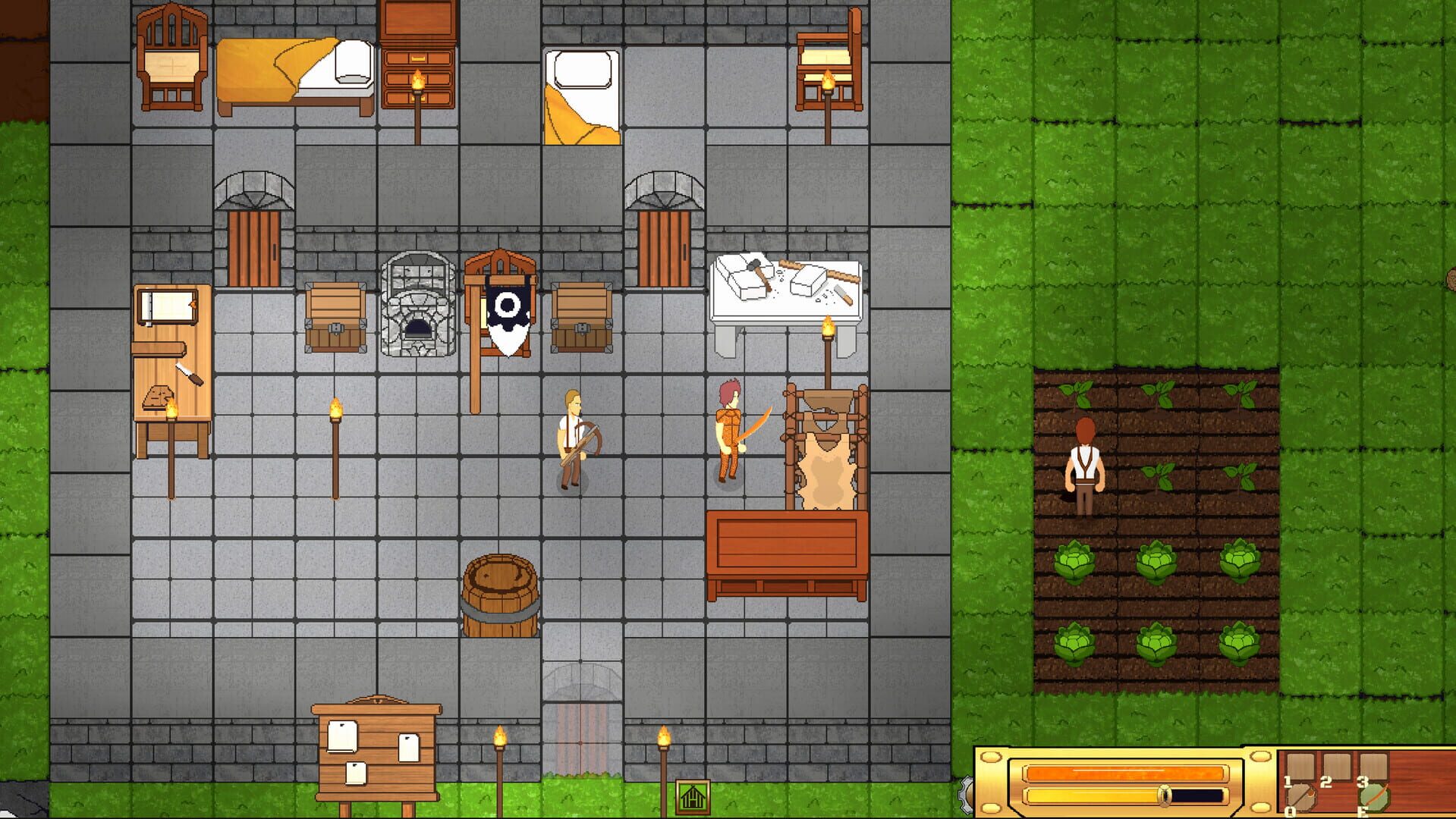Viewport: 1456px width, 819px height.
Task: Select the torch item in slot 0
Action: tap(1302, 796)
